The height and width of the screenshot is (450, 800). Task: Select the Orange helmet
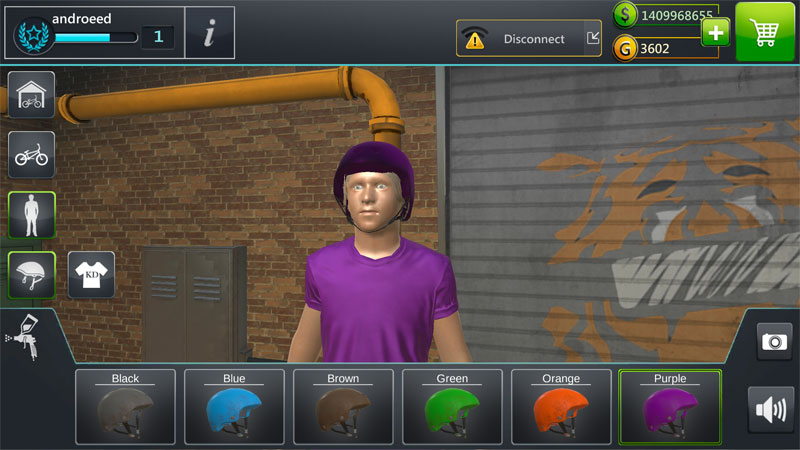[x=561, y=407]
